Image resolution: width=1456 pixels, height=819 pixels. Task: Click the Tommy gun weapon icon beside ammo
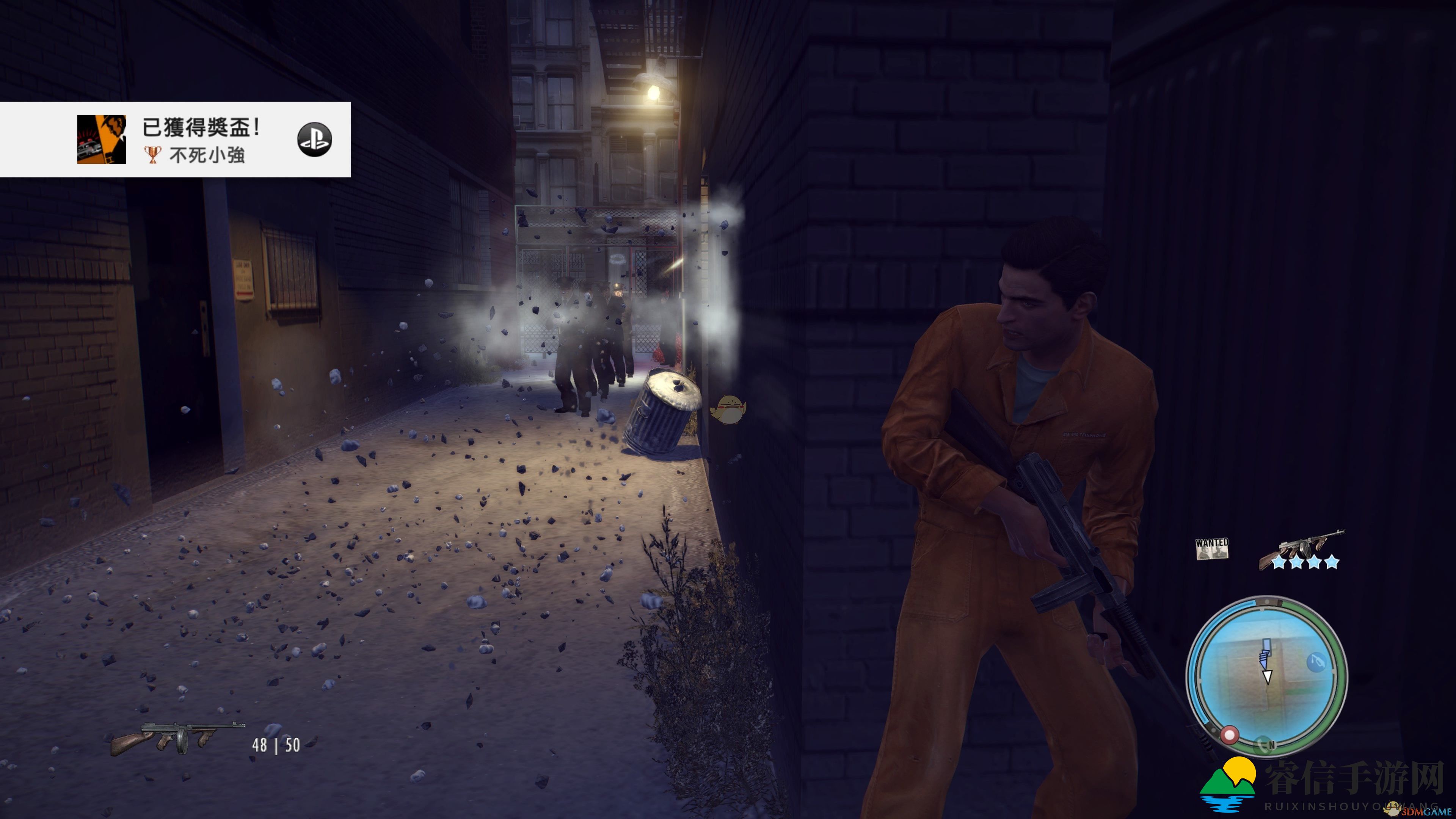[177, 738]
